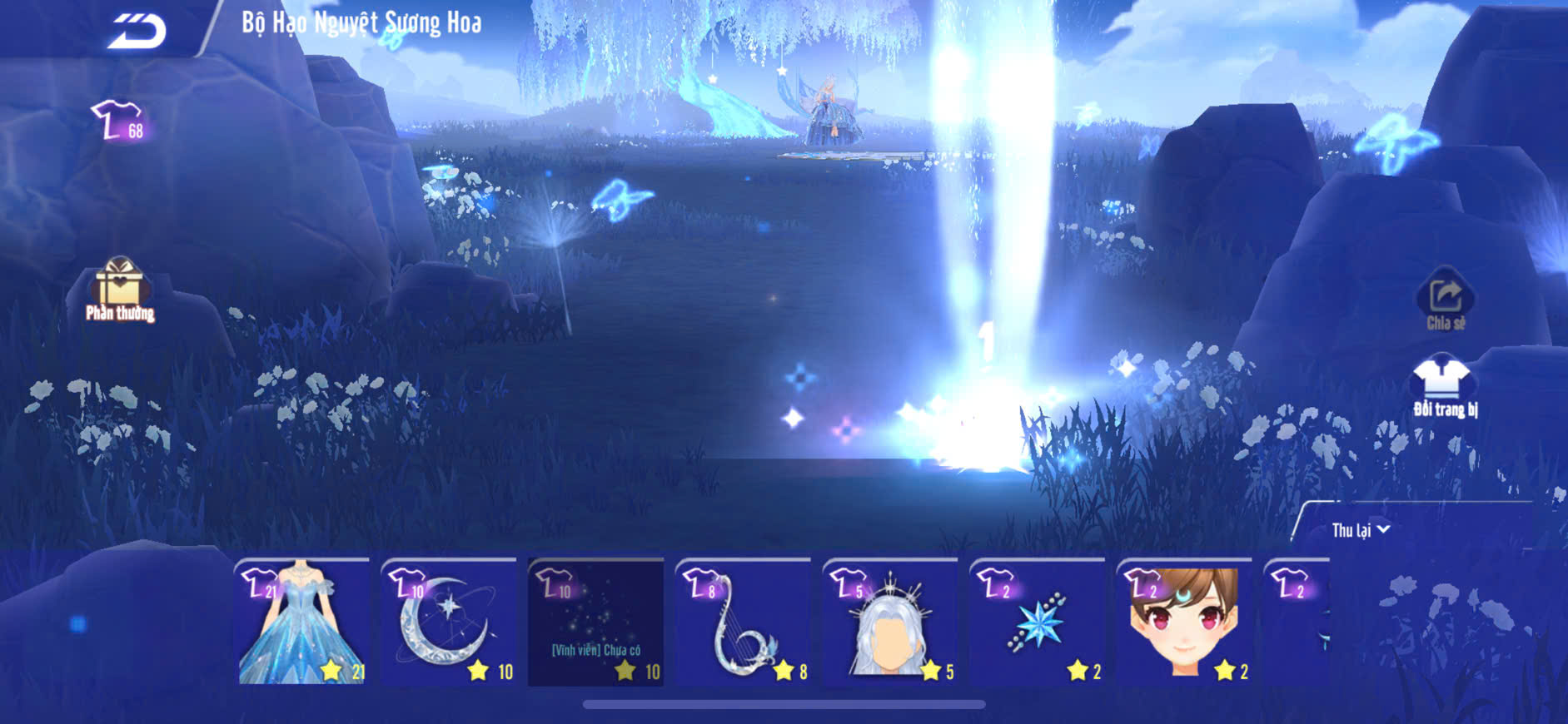The height and width of the screenshot is (724, 1568).
Task: Select the face with red eyes
Action: (x=1184, y=623)
